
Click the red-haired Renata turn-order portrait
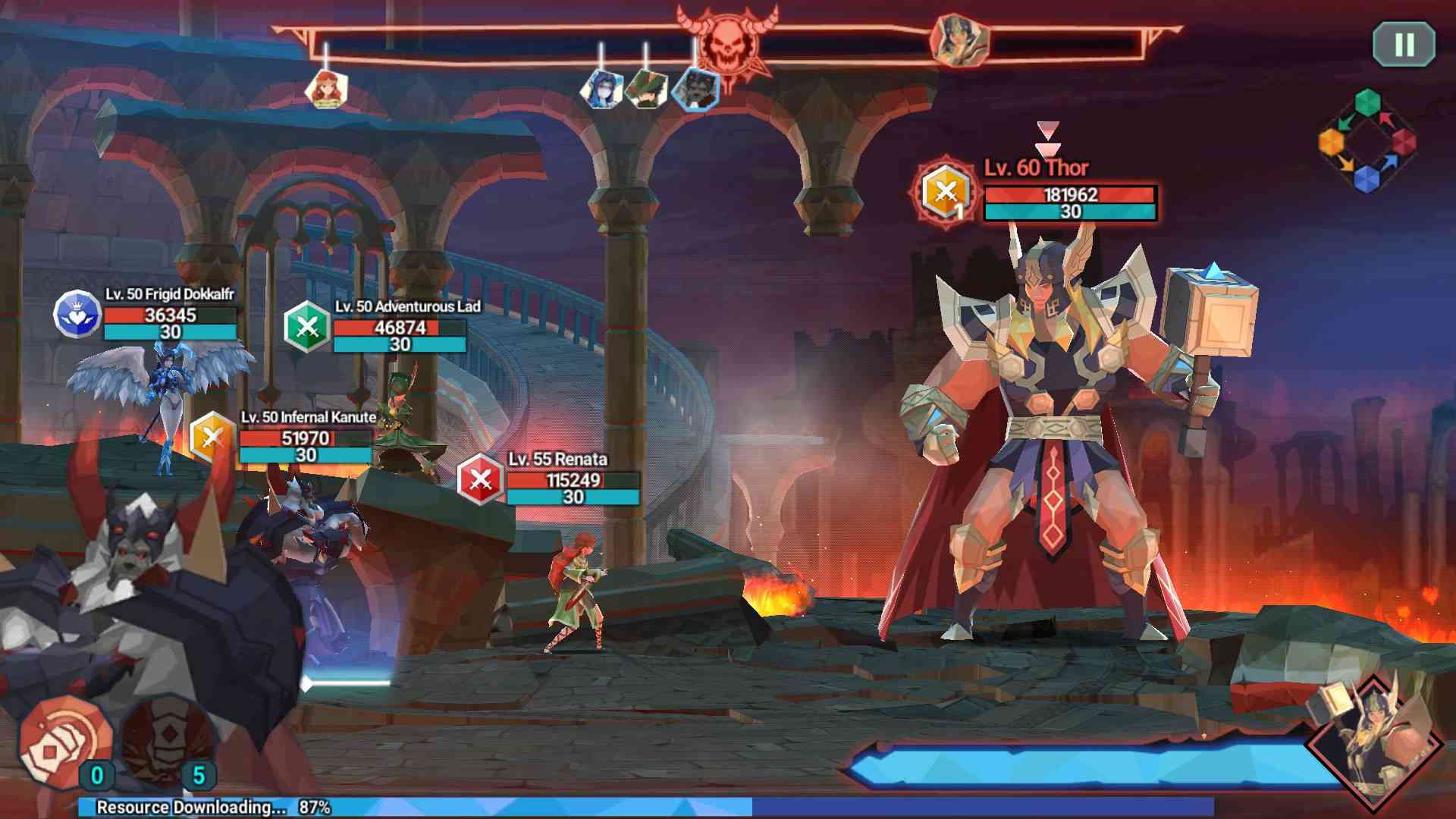326,89
